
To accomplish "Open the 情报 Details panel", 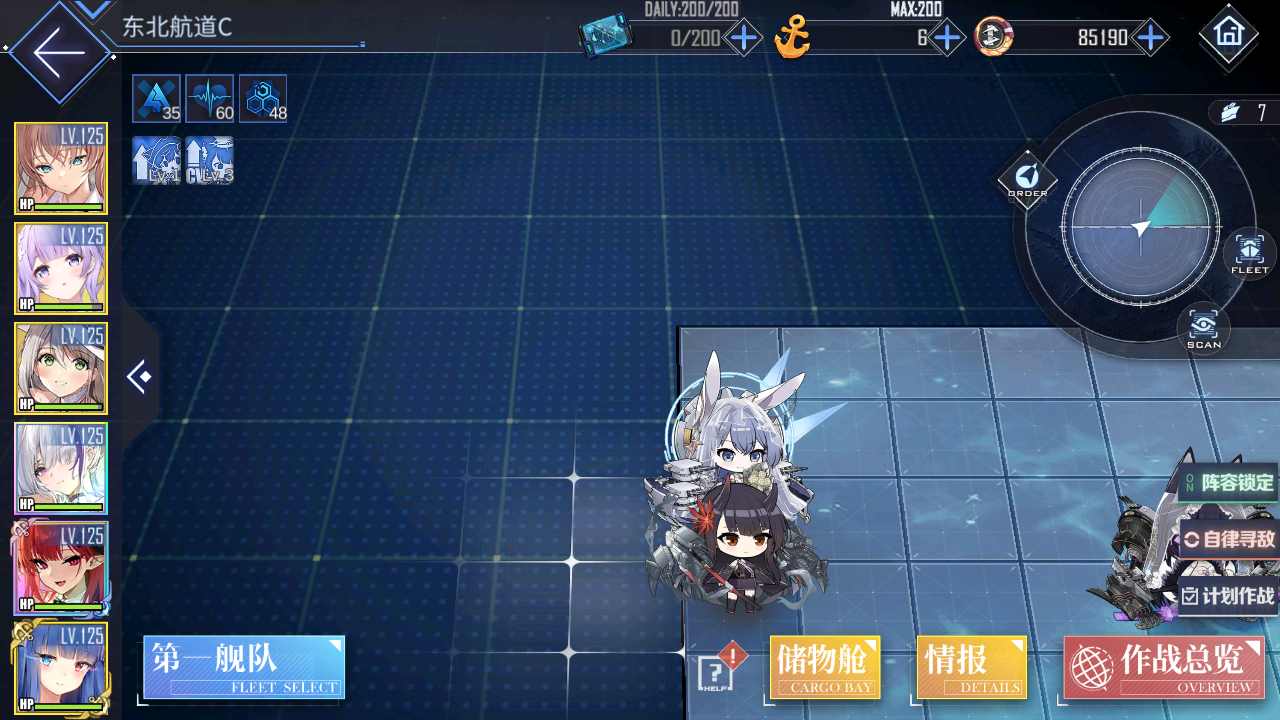I will click(x=971, y=667).
